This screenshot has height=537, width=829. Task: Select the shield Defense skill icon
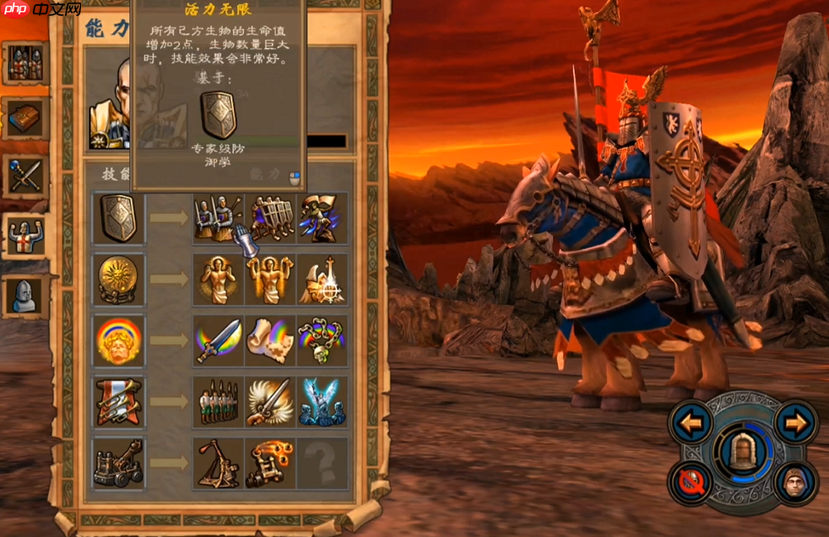click(119, 217)
